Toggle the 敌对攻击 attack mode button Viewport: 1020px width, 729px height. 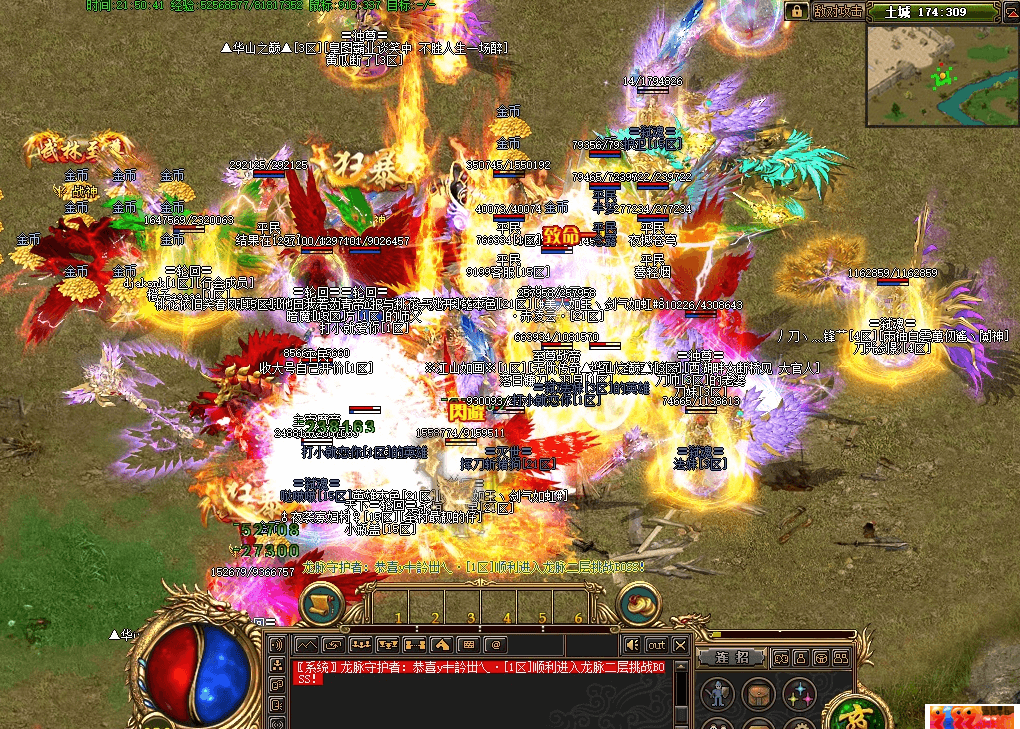pos(838,11)
